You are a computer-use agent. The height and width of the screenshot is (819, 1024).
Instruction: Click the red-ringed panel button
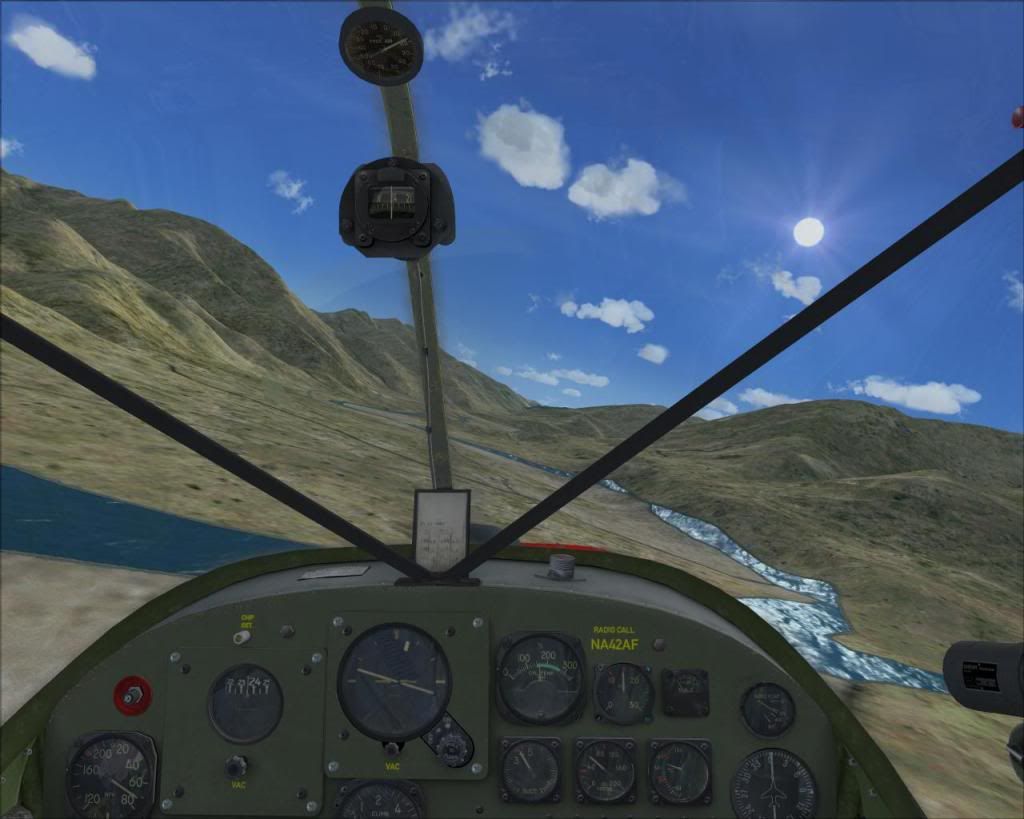click(132, 695)
